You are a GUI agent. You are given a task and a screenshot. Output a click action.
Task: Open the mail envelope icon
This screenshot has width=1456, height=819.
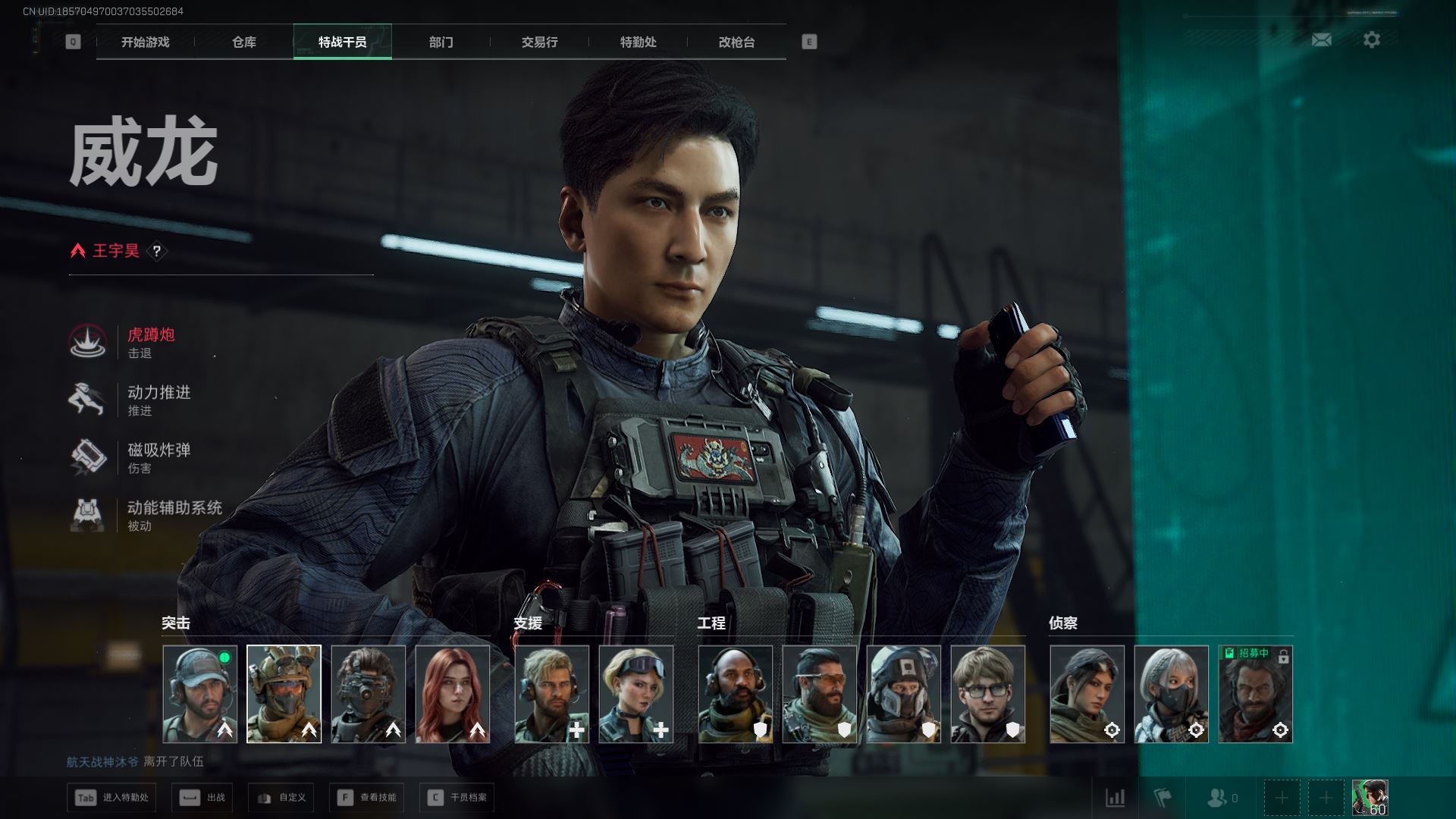[1321, 39]
